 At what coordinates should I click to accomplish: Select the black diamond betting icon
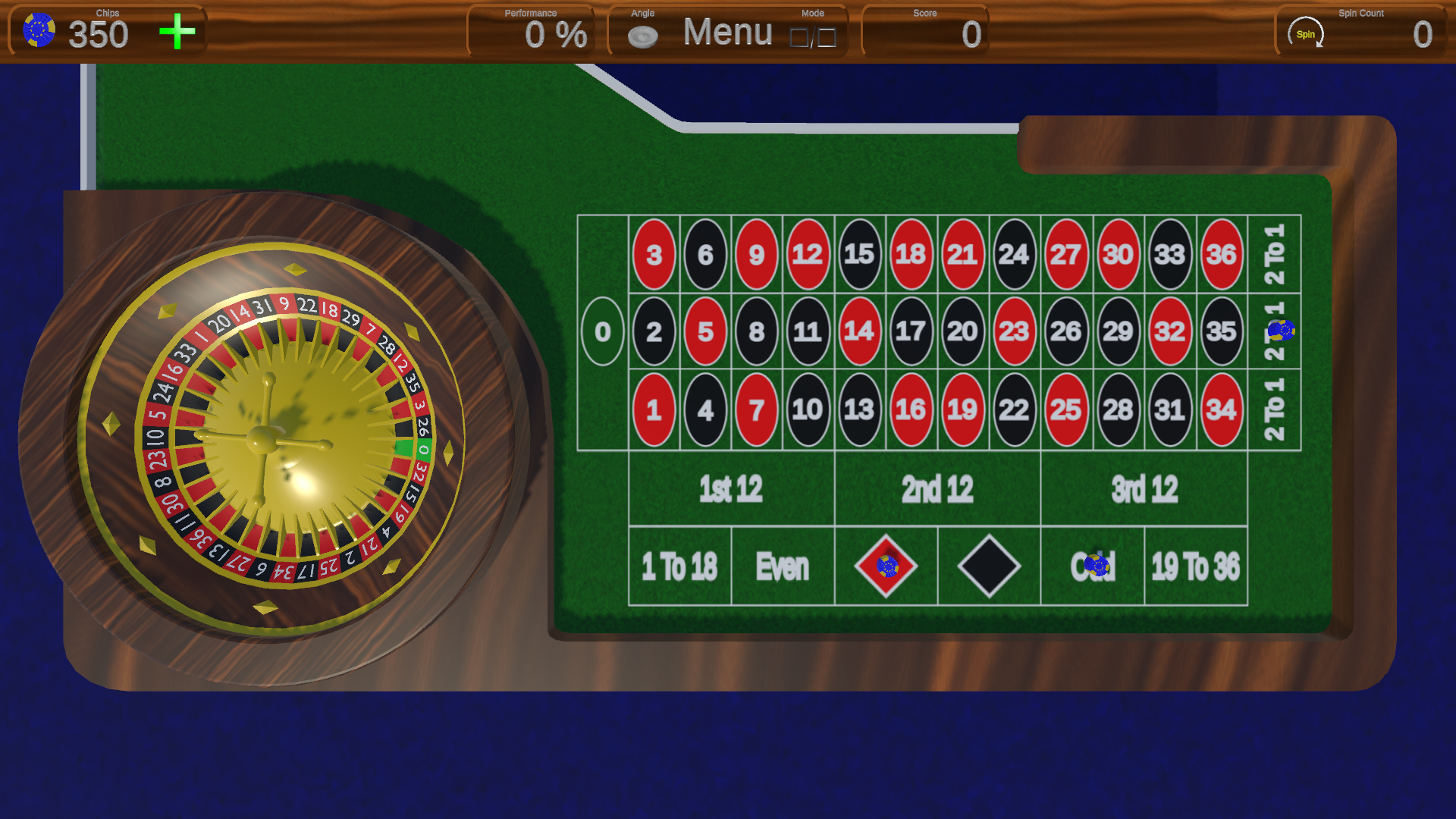(x=988, y=564)
